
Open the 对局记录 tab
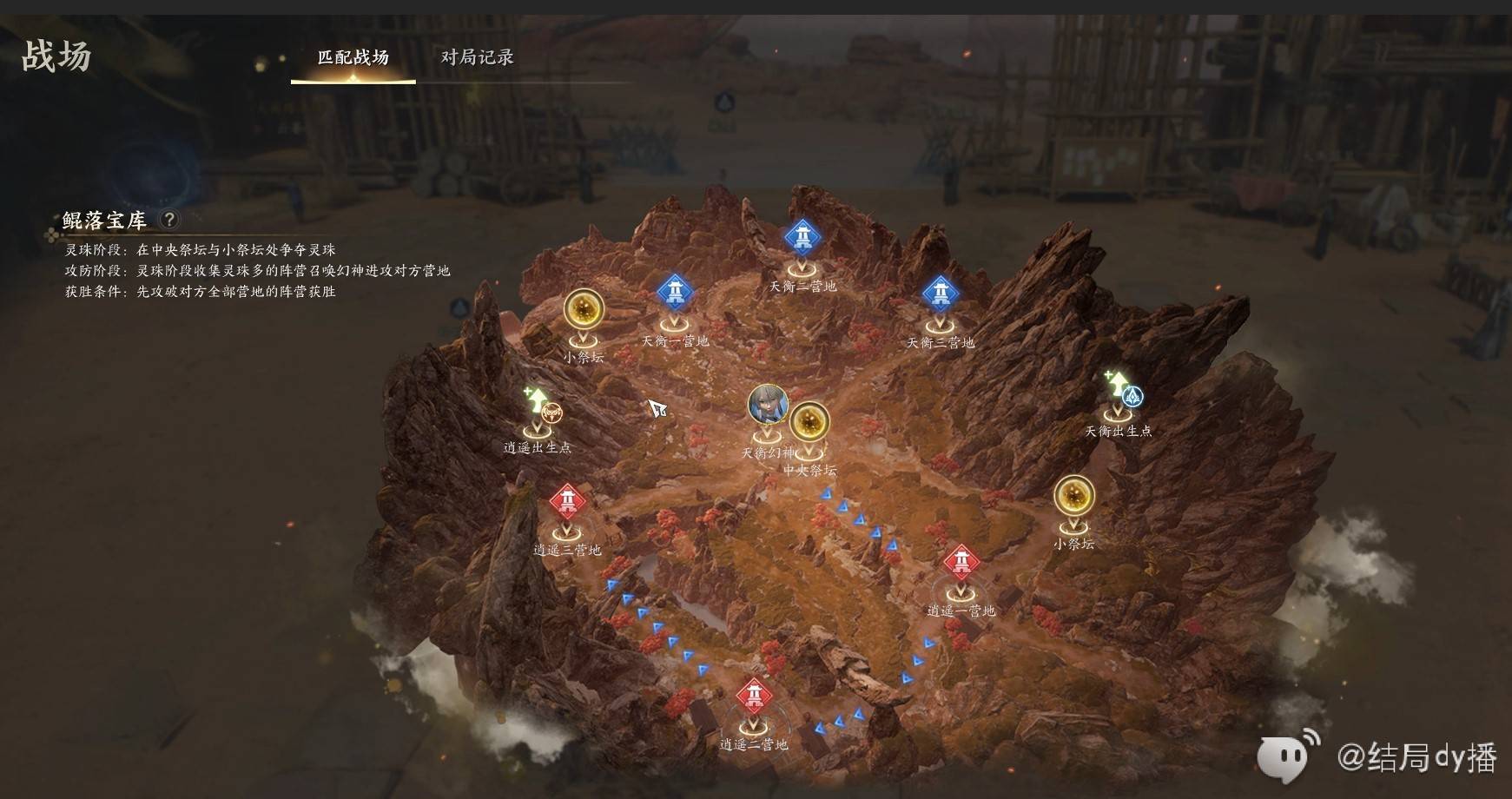[477, 58]
